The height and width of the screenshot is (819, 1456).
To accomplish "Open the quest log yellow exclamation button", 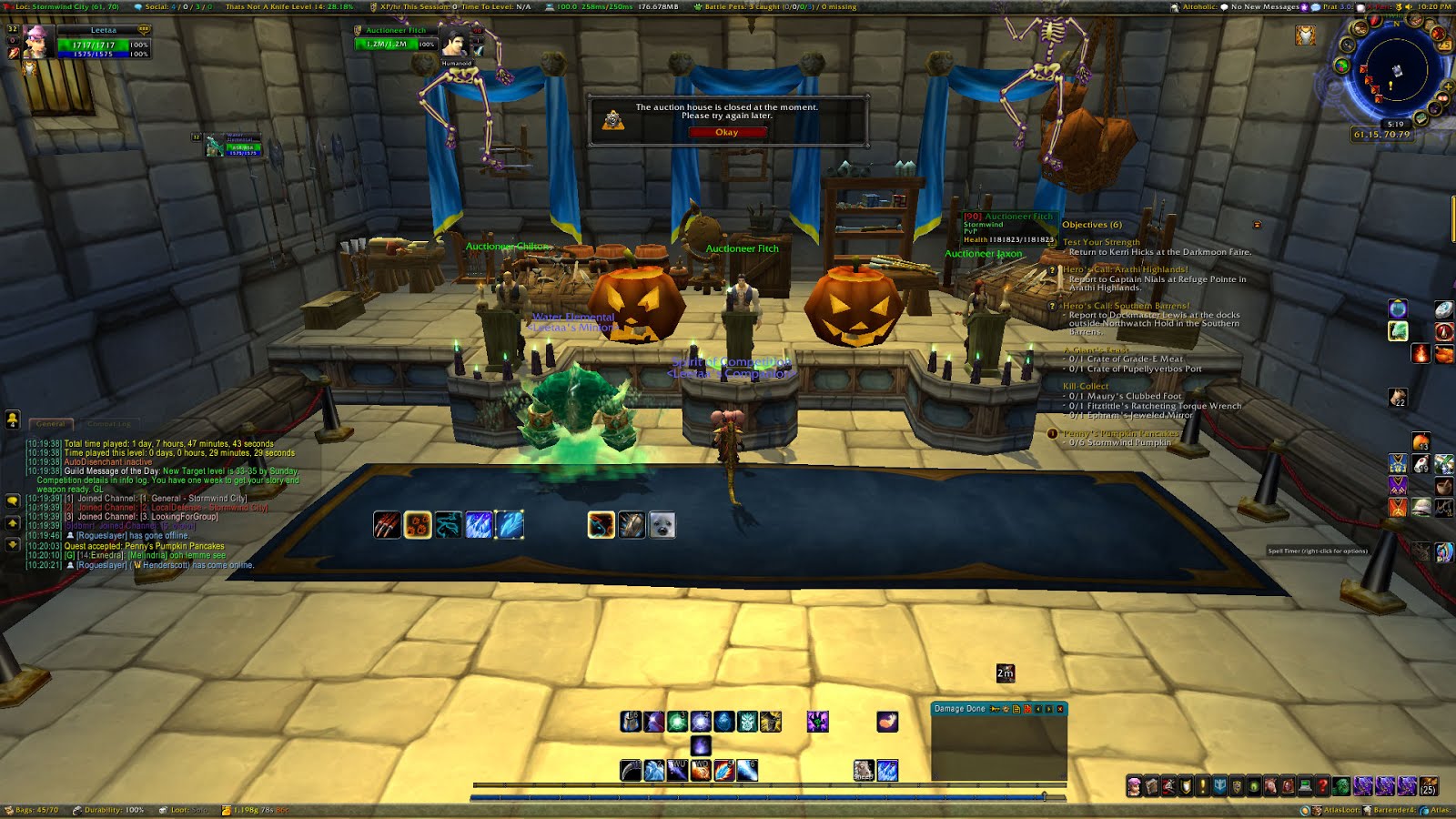I will (x=1203, y=786).
